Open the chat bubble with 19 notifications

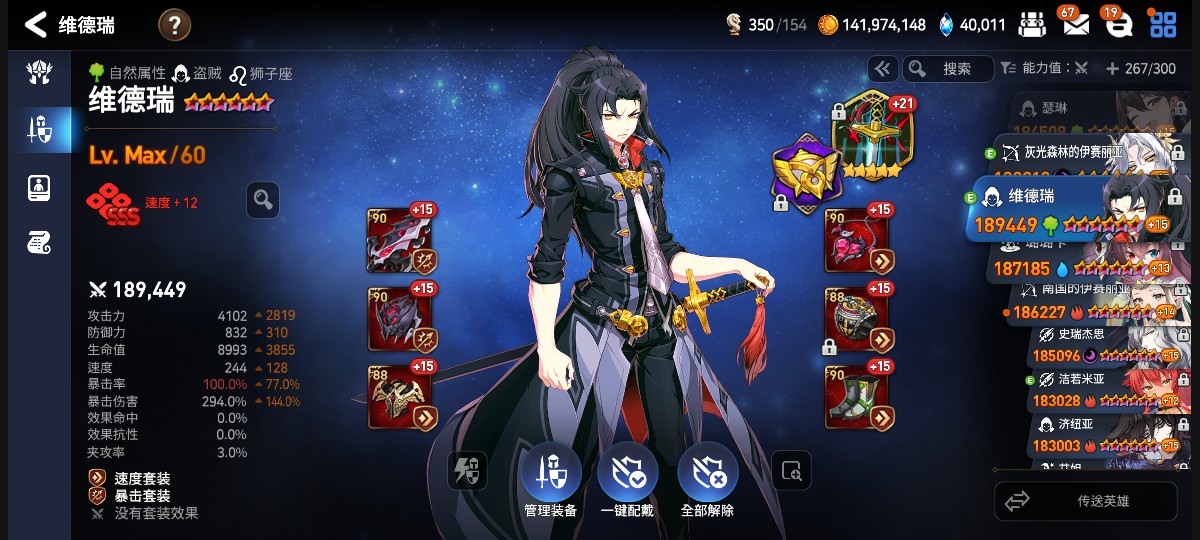1117,24
